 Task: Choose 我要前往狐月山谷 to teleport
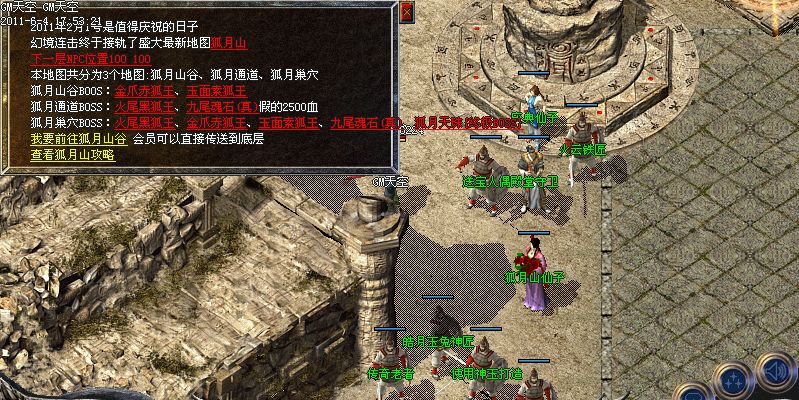pyautogui.click(x=78, y=139)
